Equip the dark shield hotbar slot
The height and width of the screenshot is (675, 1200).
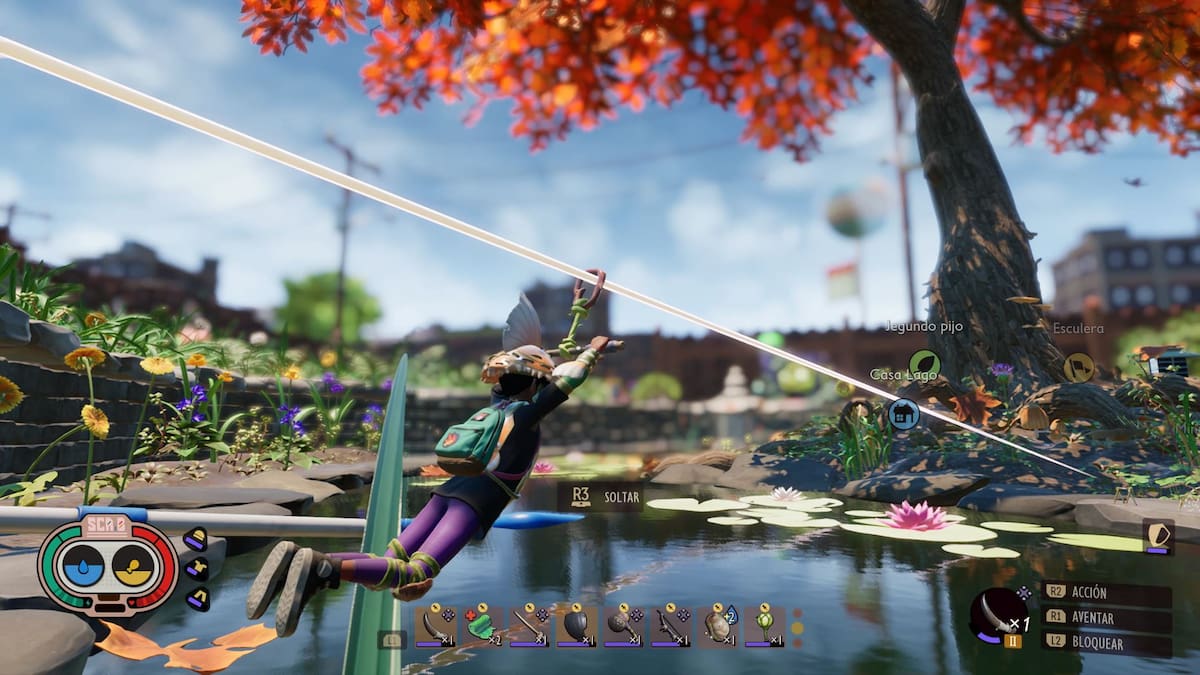pyautogui.click(x=576, y=625)
